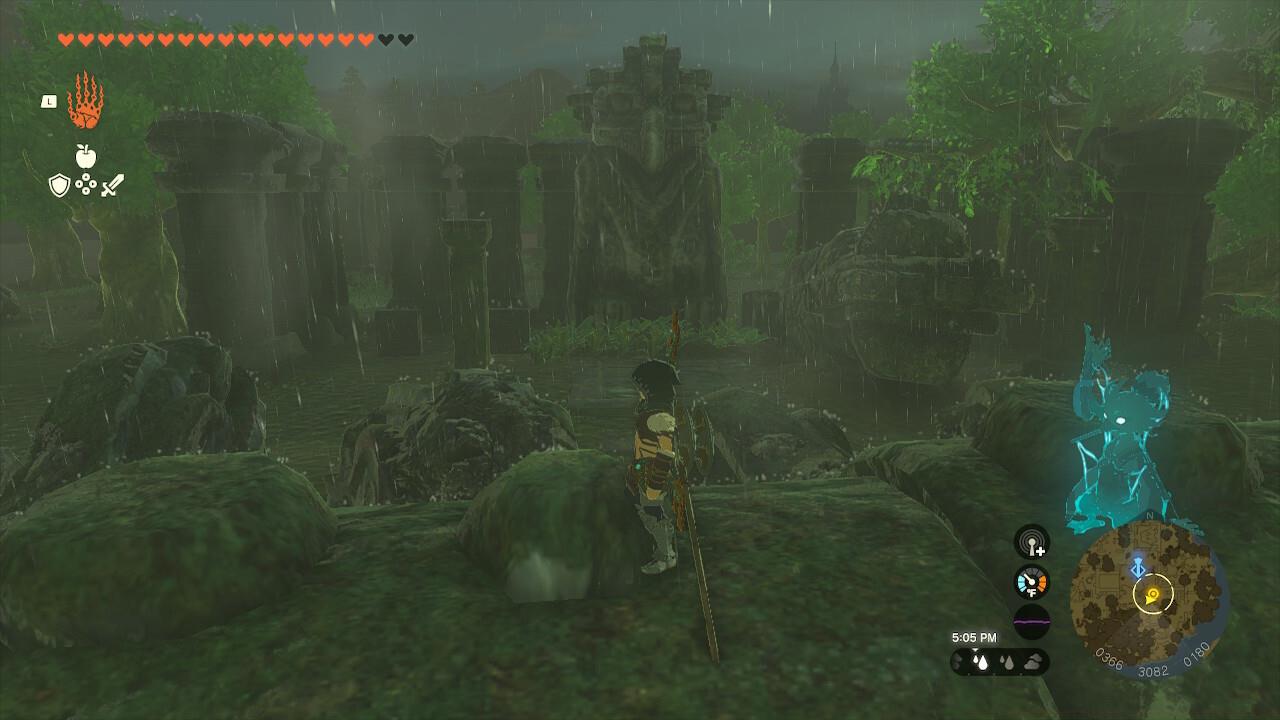Open the Sheikah Sensor+ icon
The image size is (1280, 720).
click(1032, 543)
